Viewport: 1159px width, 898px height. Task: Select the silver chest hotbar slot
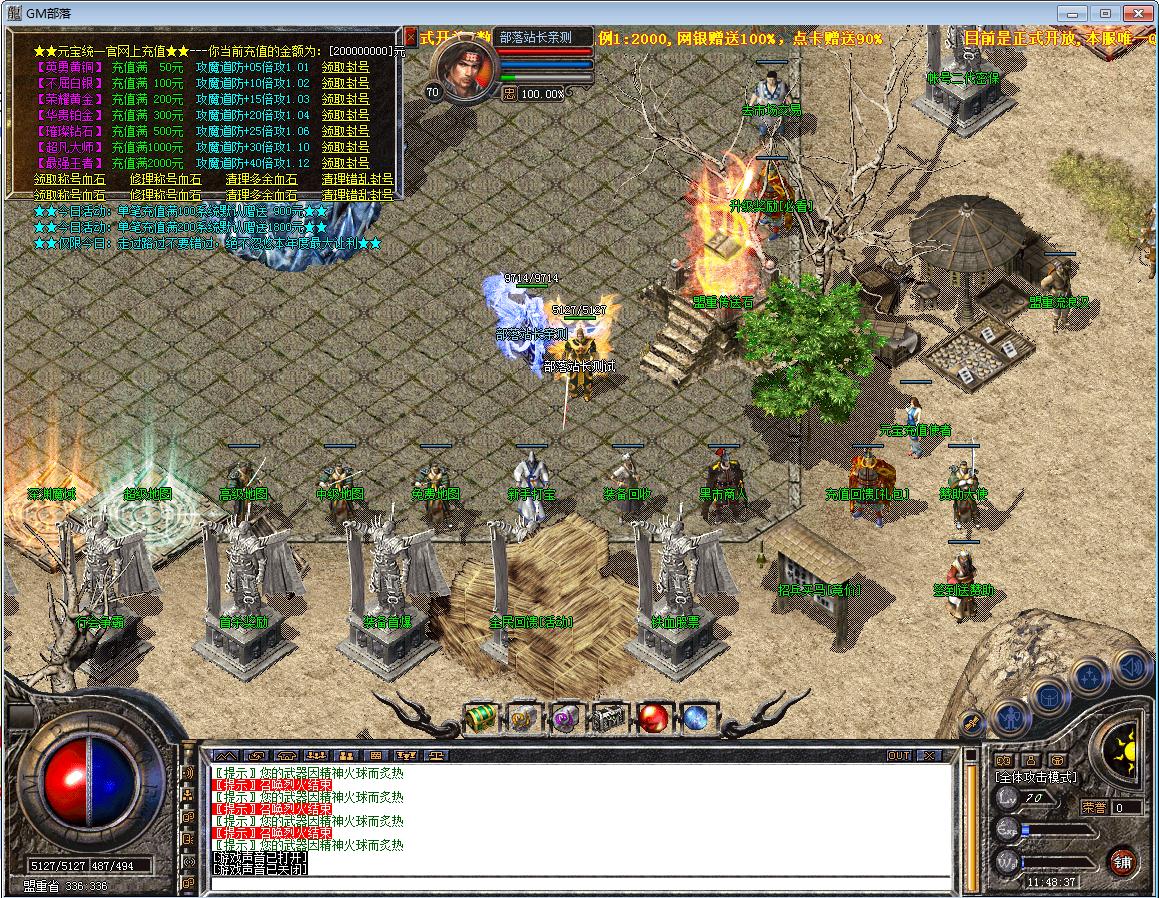[609, 718]
